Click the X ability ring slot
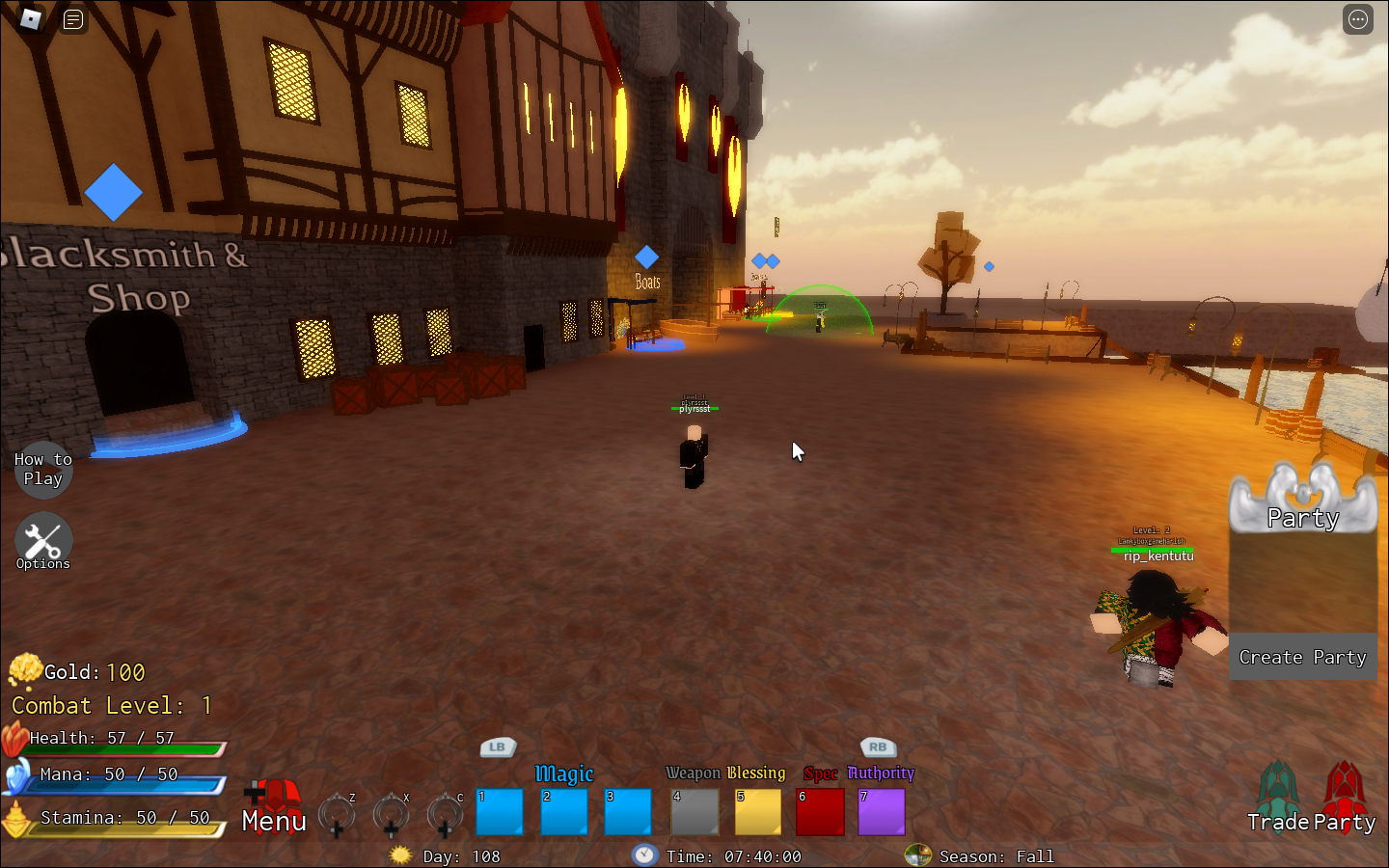Screen dimensions: 1389x868 (x=391, y=814)
